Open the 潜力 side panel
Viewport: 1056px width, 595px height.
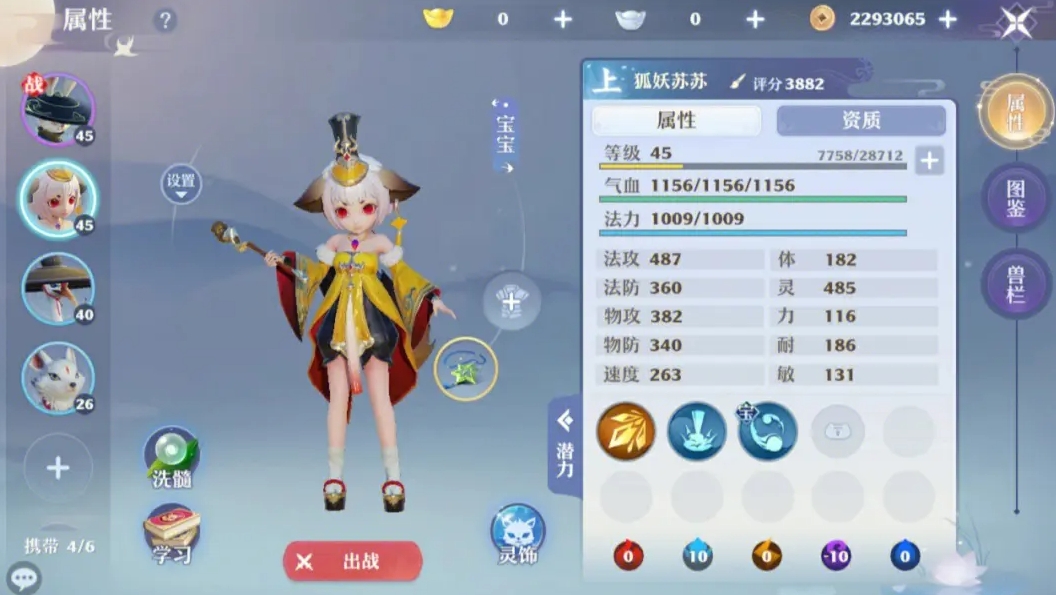pos(565,445)
